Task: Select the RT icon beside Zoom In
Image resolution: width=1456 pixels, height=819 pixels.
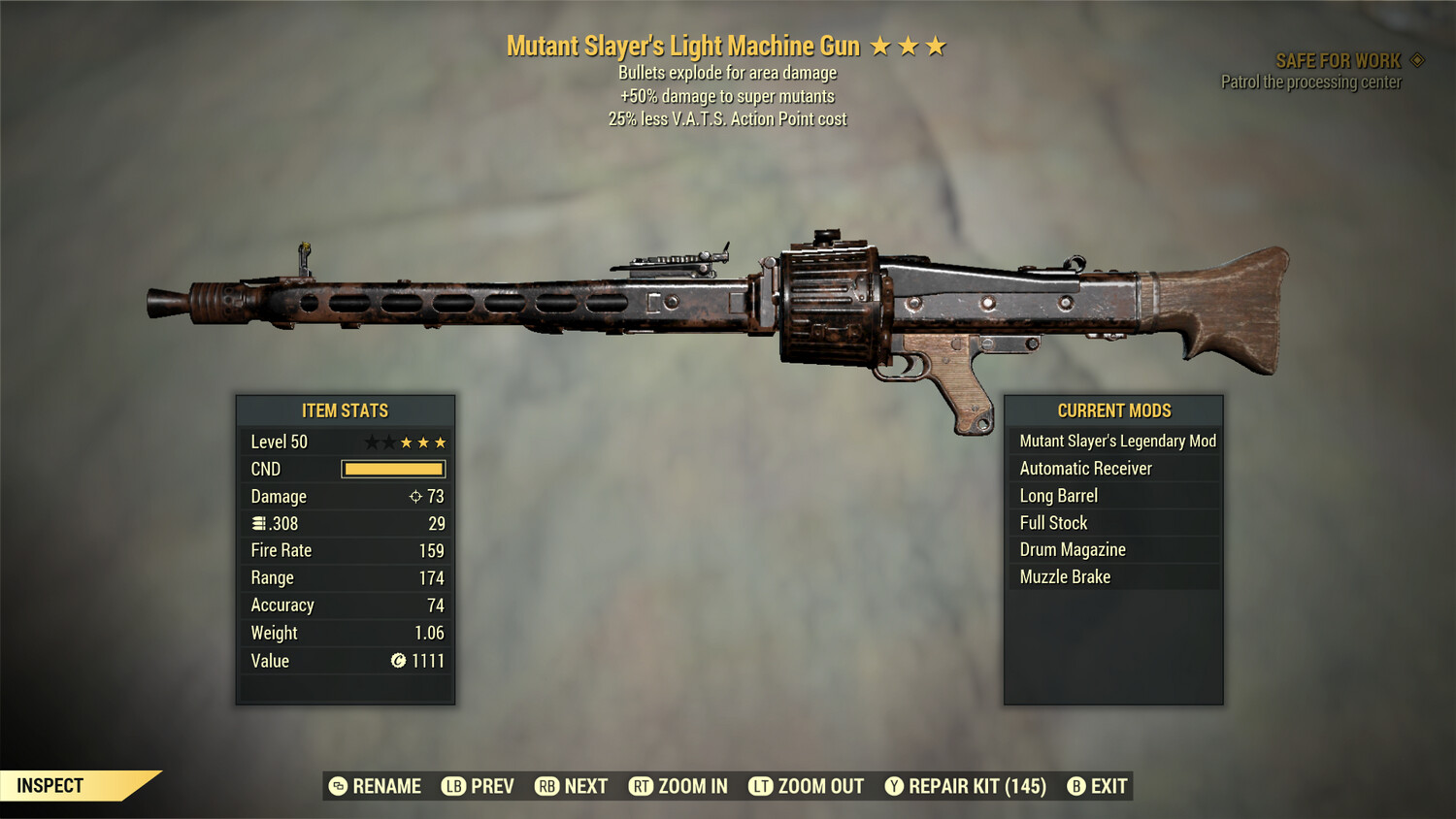Action: (642, 786)
